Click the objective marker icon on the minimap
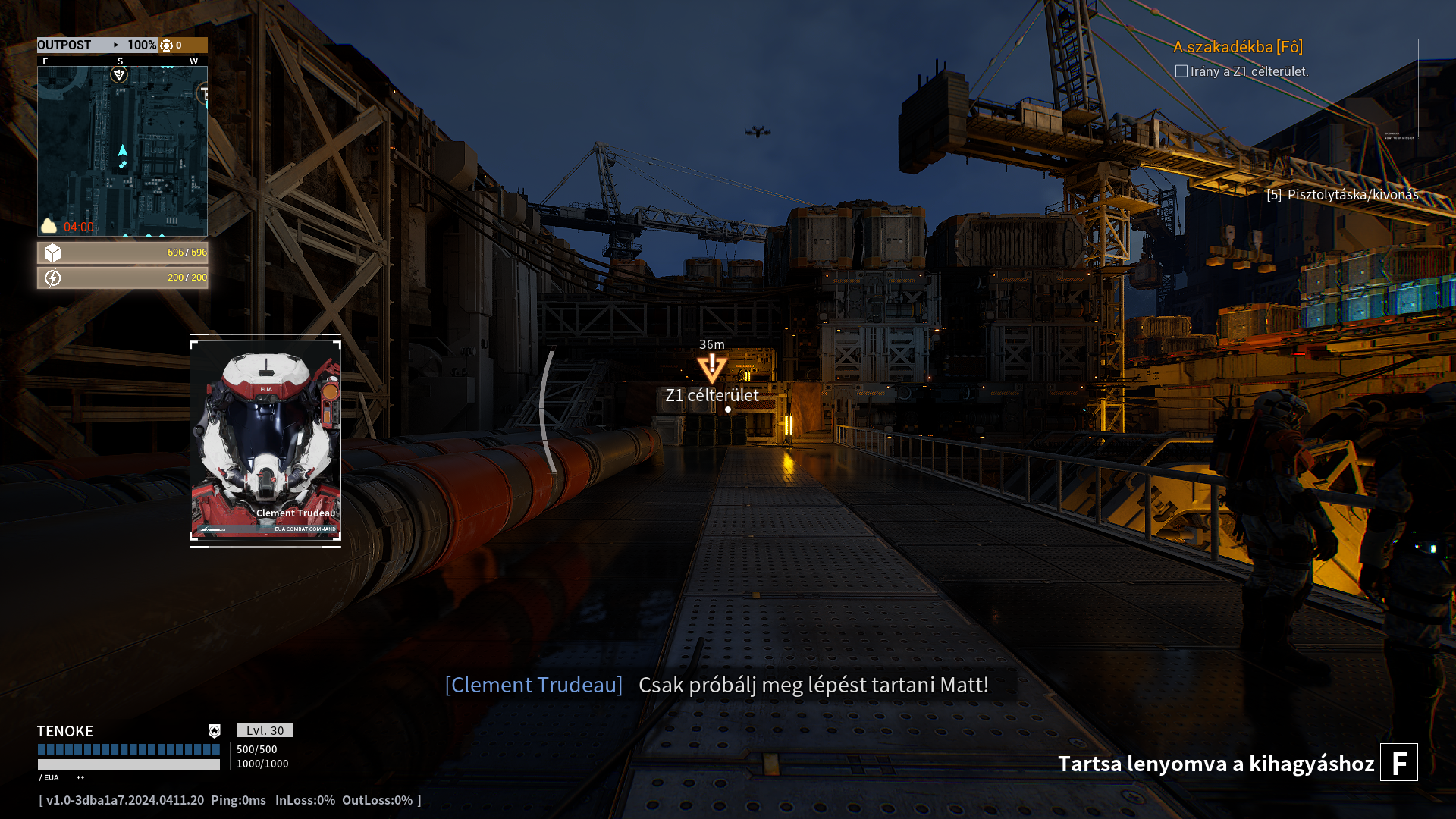Screen dimensions: 1456x819 (119, 74)
